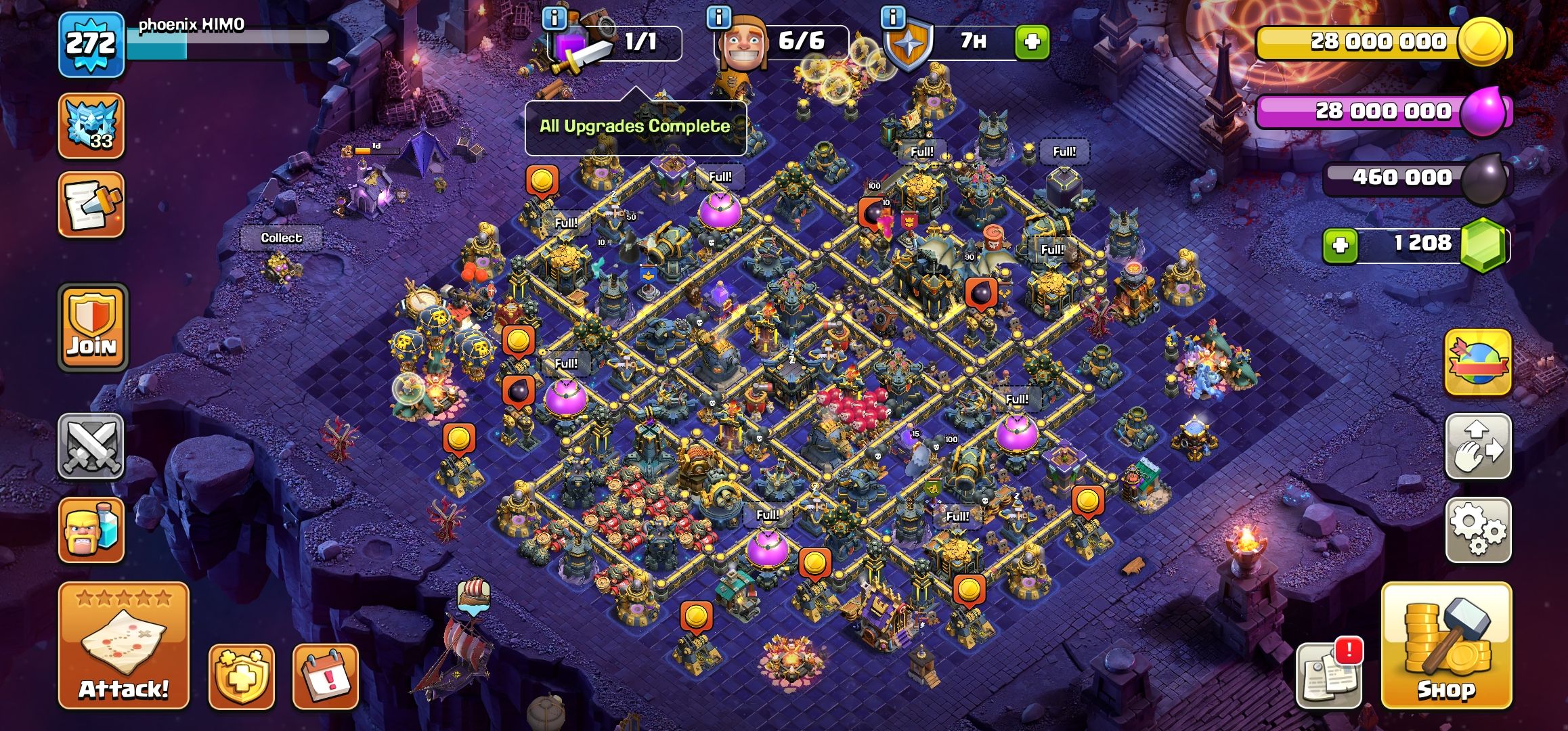Viewport: 1568px width, 731px height.
Task: Open the settings gears button
Action: point(1479,530)
